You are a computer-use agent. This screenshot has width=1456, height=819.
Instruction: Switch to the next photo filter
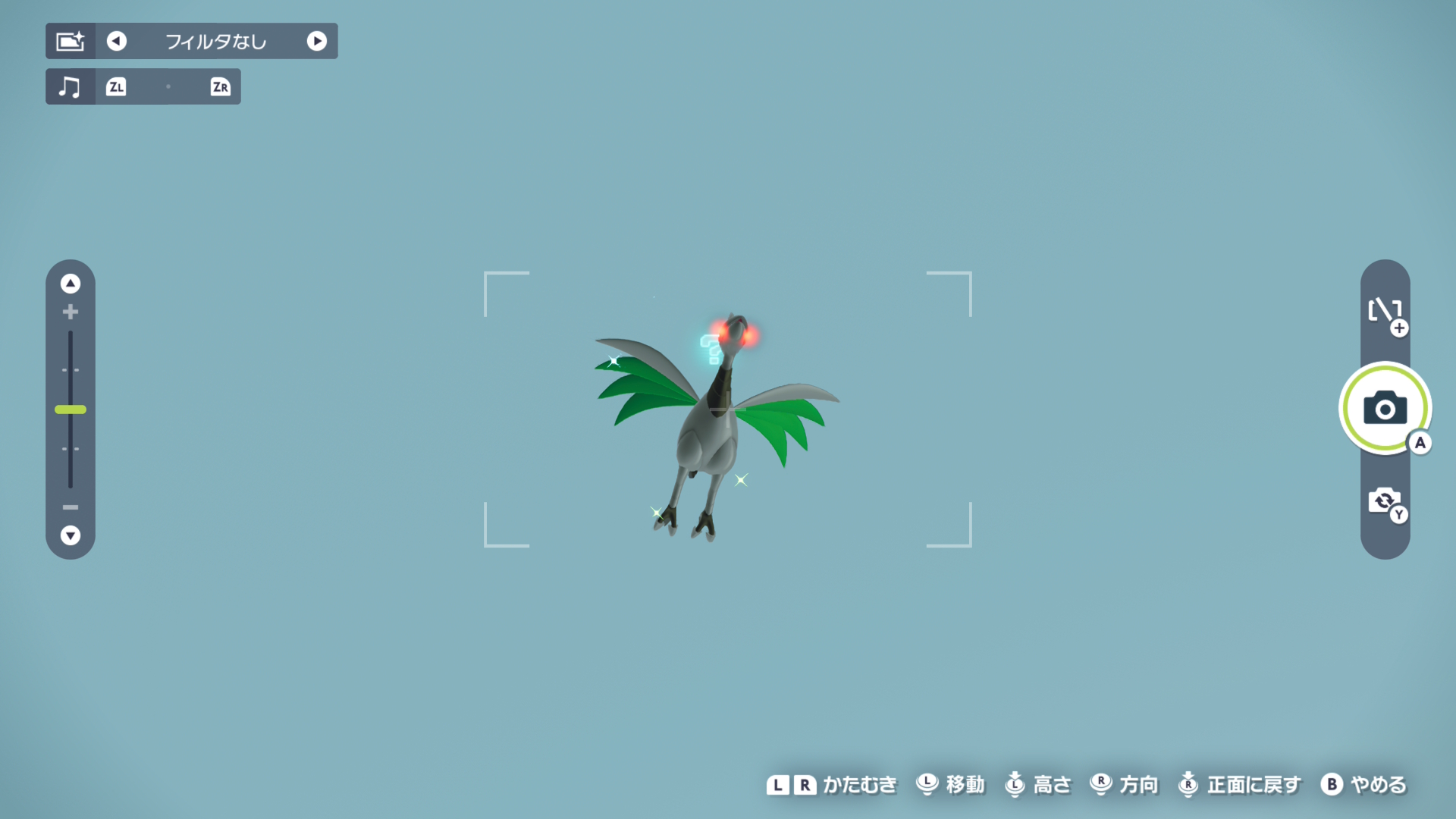317,41
